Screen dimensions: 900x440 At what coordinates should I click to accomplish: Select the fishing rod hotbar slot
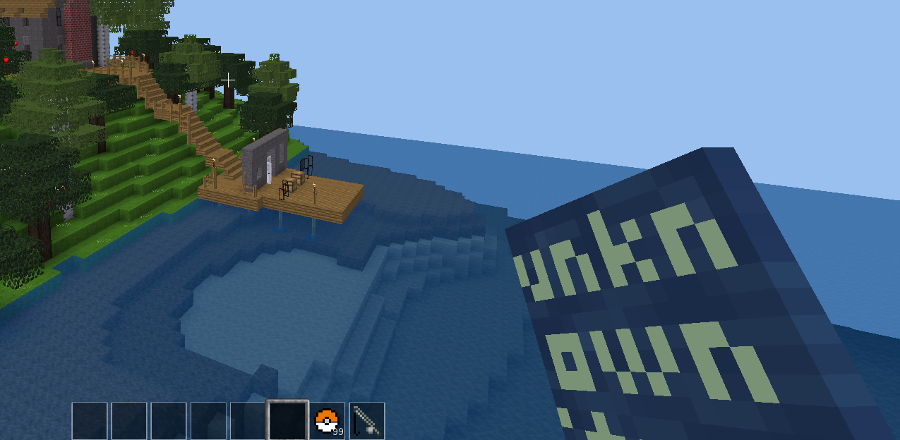(367, 421)
